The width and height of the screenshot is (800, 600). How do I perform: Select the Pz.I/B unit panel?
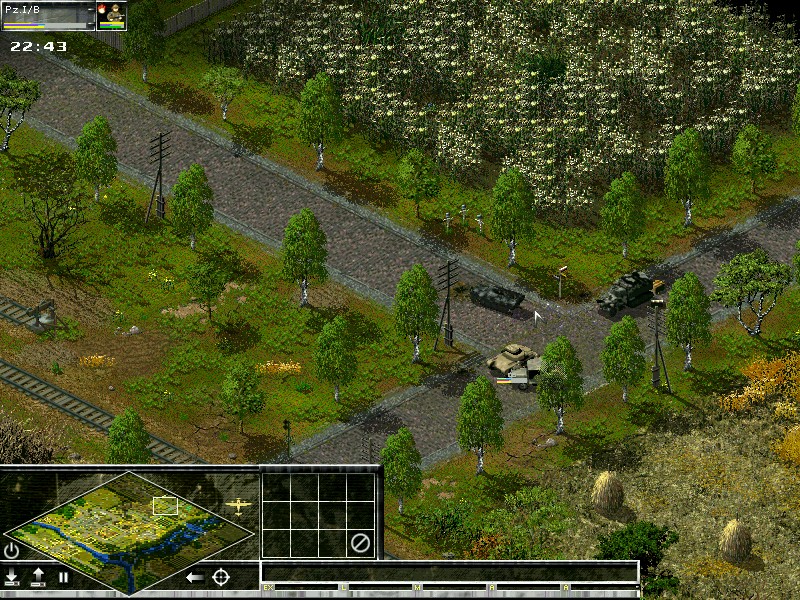tap(48, 16)
